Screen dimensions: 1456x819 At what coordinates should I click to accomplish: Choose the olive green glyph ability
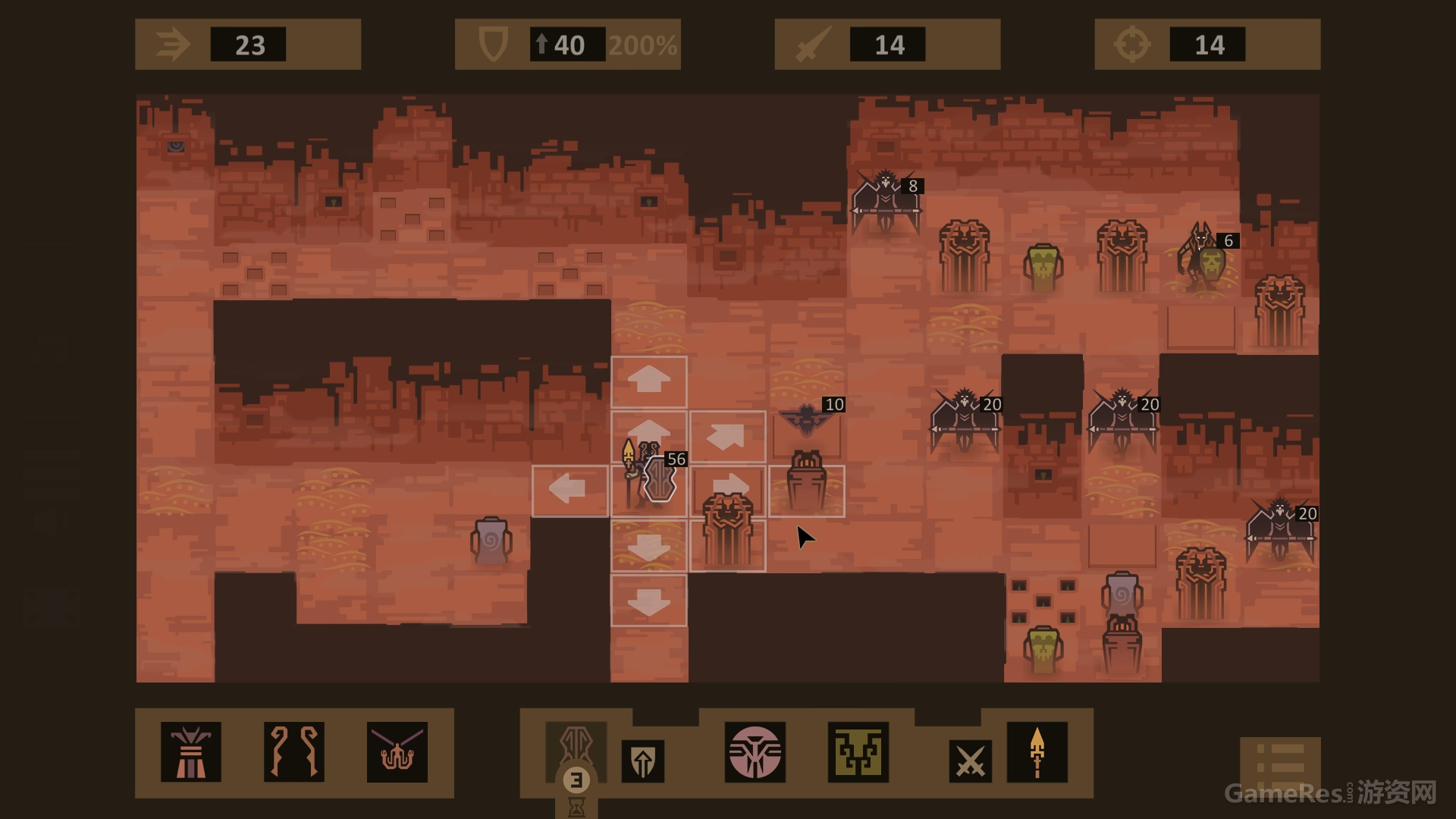click(858, 752)
